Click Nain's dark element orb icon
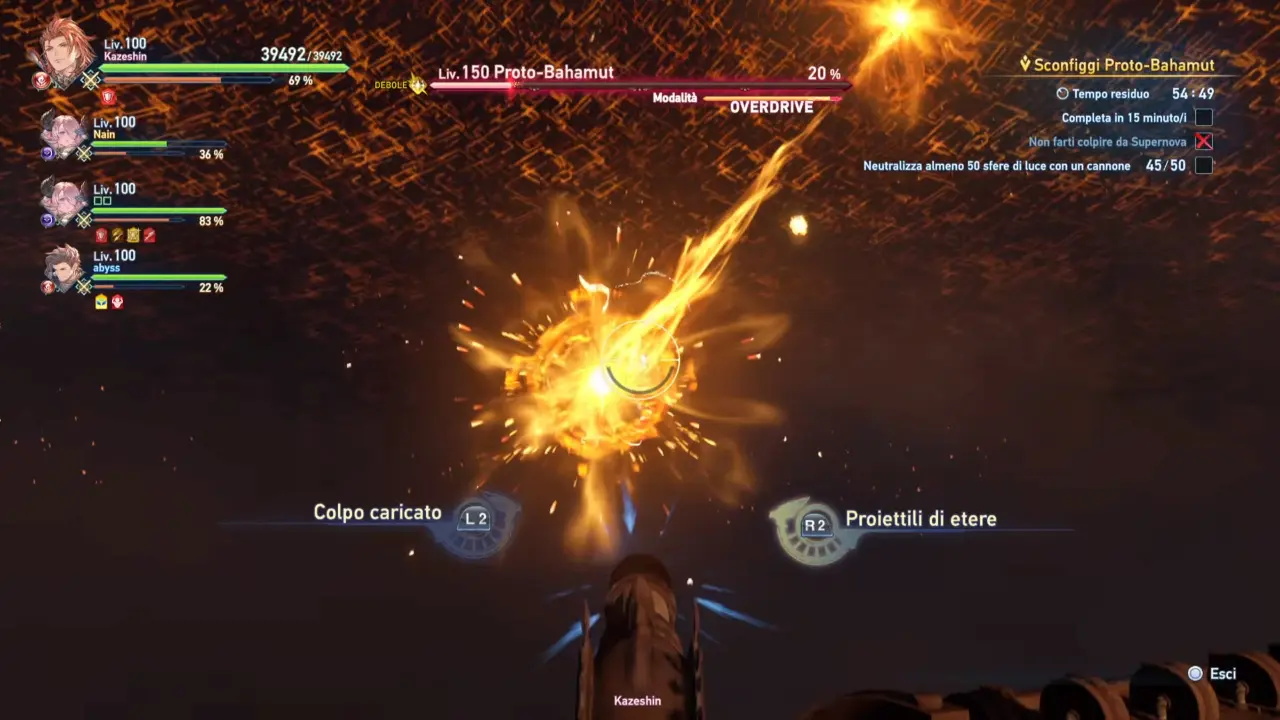1280x720 pixels. pyautogui.click(x=47, y=152)
